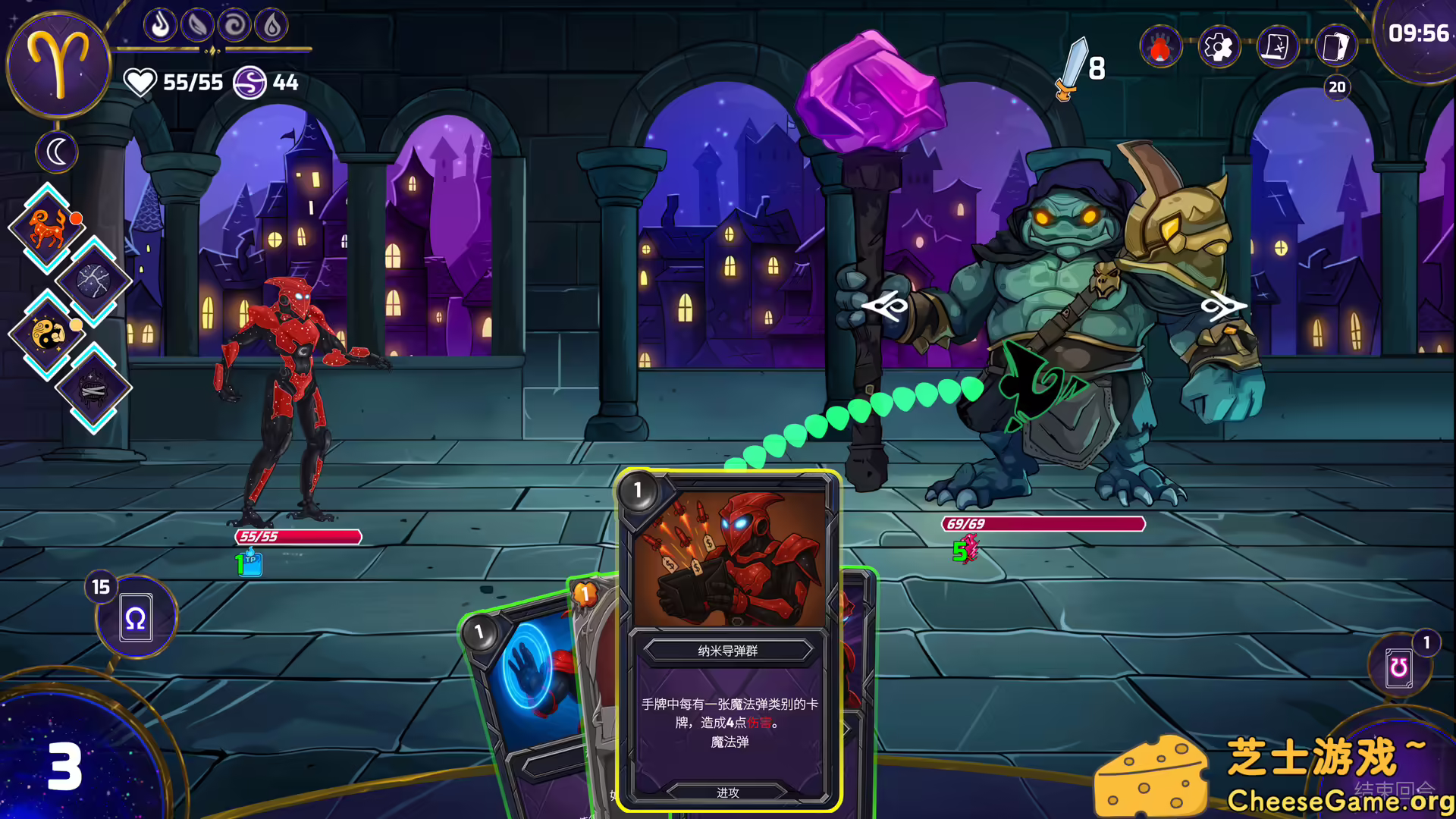Select the leaf element icon
The image size is (1456, 819).
pos(197,26)
